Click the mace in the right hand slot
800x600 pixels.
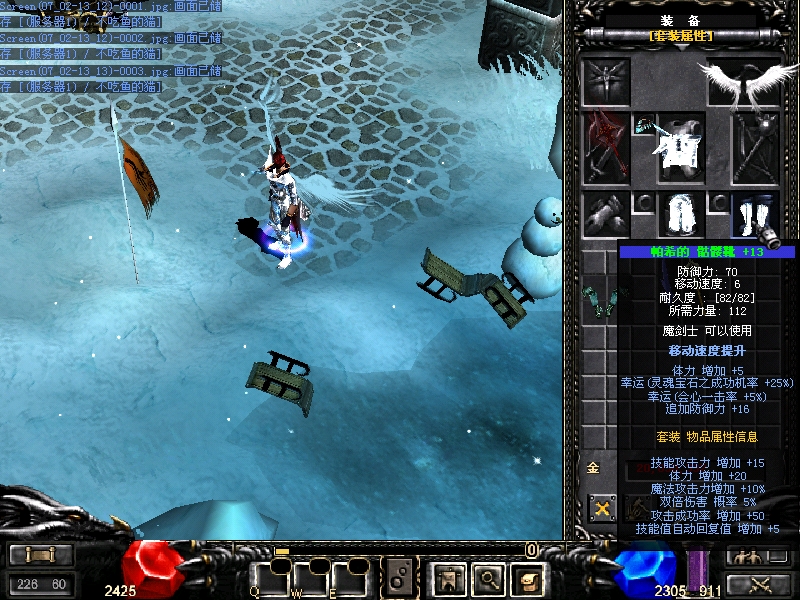pyautogui.click(x=755, y=148)
